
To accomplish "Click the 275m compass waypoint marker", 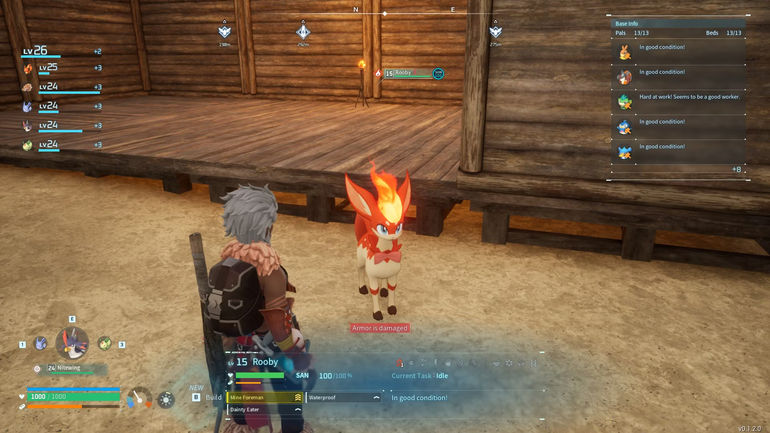I will (x=495, y=33).
